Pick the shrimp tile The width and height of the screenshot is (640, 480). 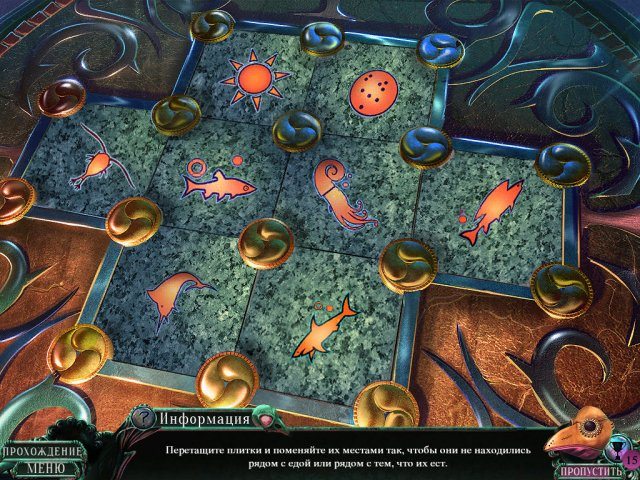pyautogui.click(x=99, y=162)
